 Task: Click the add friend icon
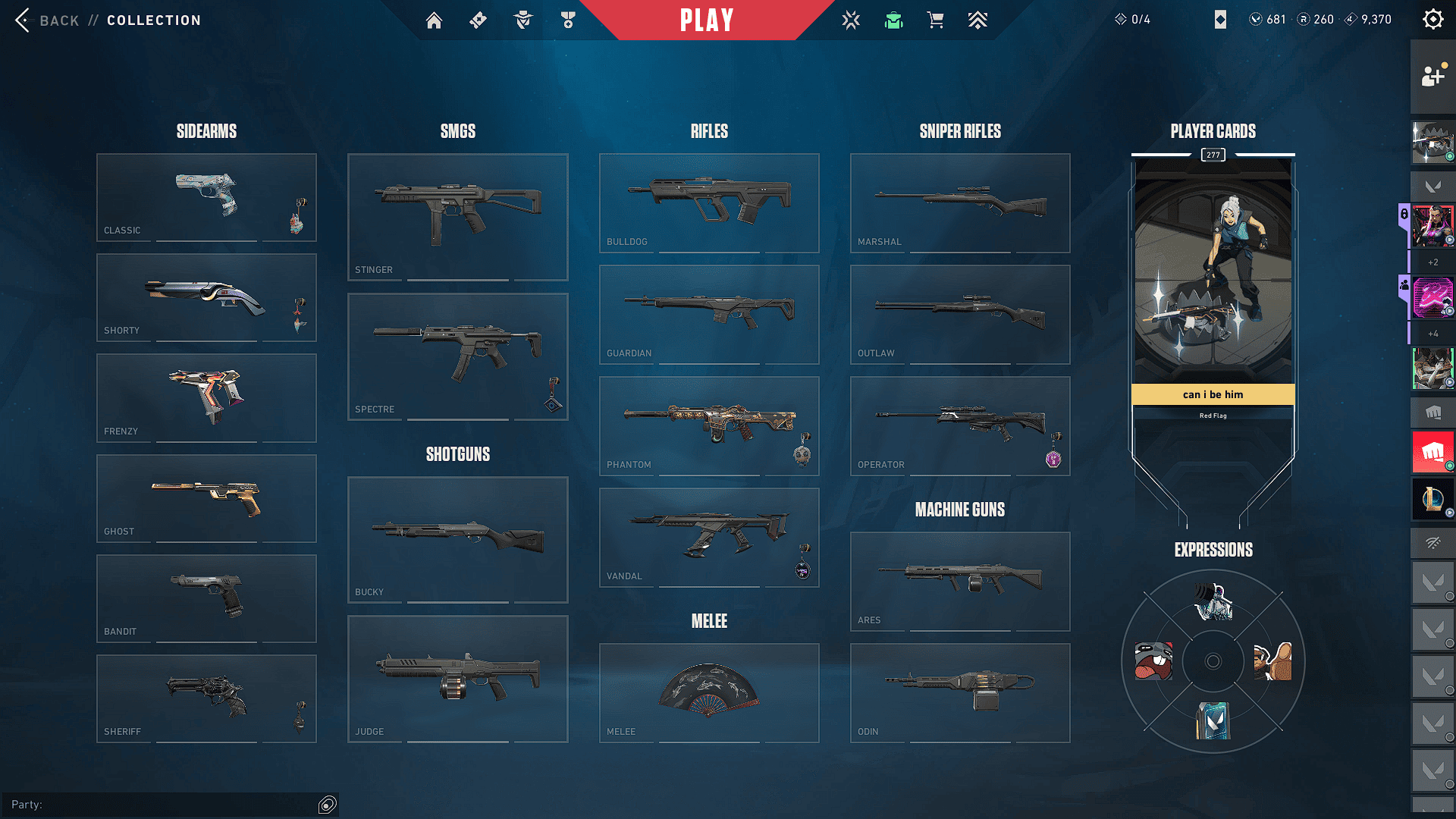pos(1432,76)
